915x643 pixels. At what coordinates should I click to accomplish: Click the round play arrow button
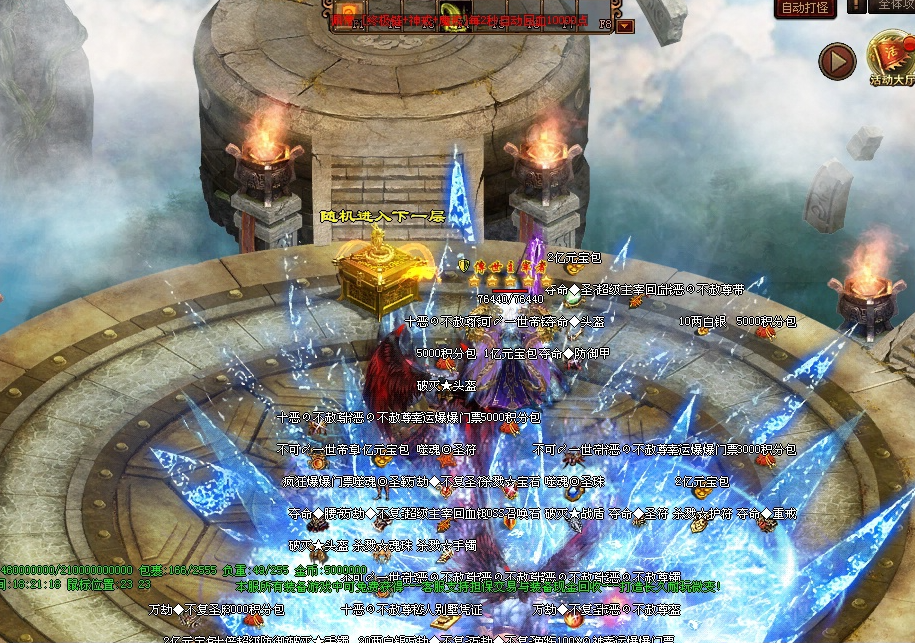[x=837, y=62]
